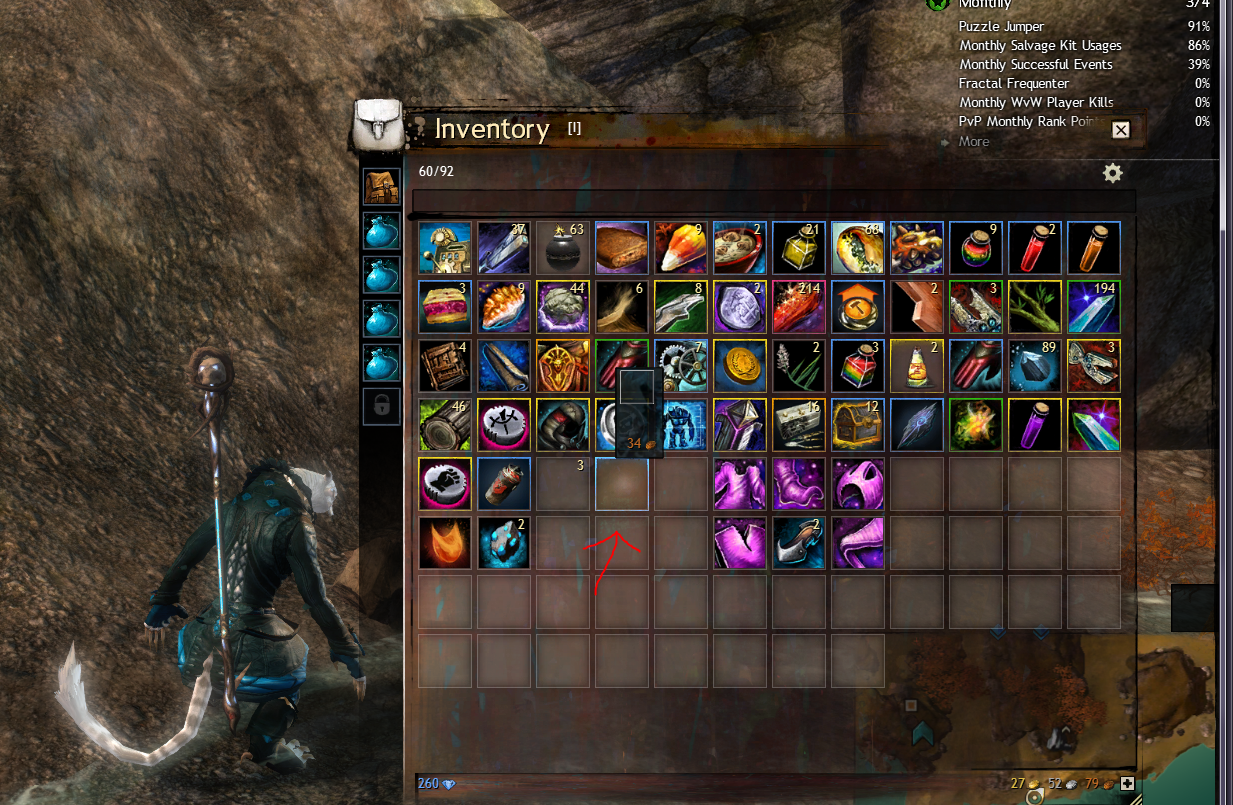Click the inventory search bar

pos(773,202)
